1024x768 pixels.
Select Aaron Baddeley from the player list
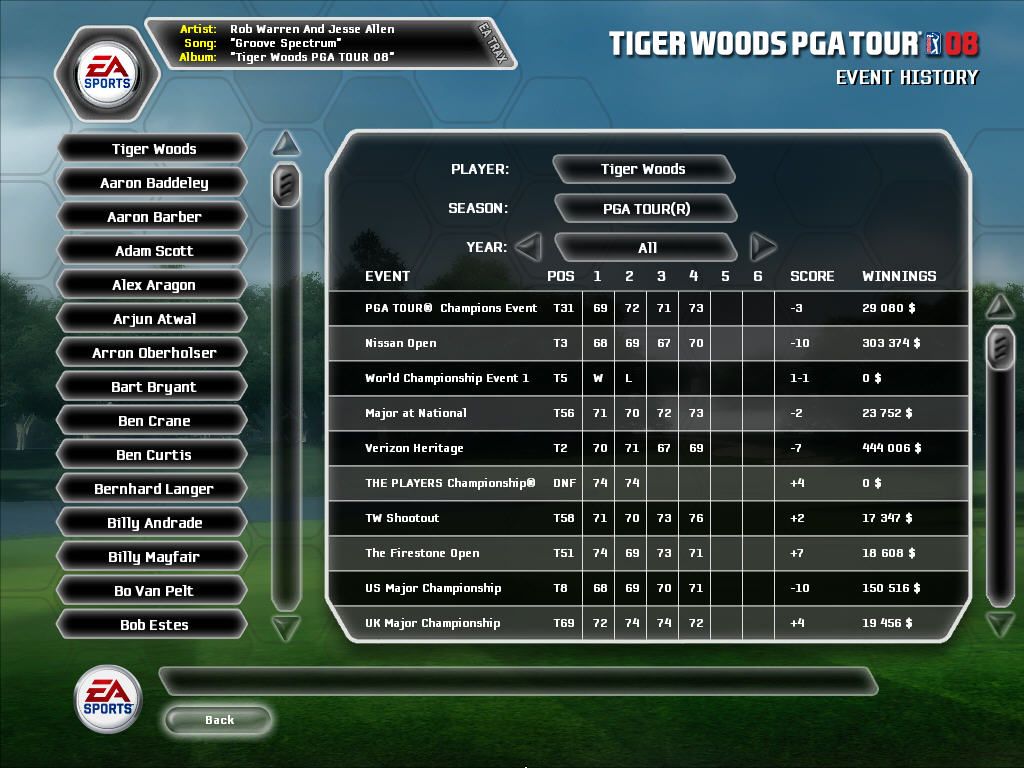coord(154,183)
